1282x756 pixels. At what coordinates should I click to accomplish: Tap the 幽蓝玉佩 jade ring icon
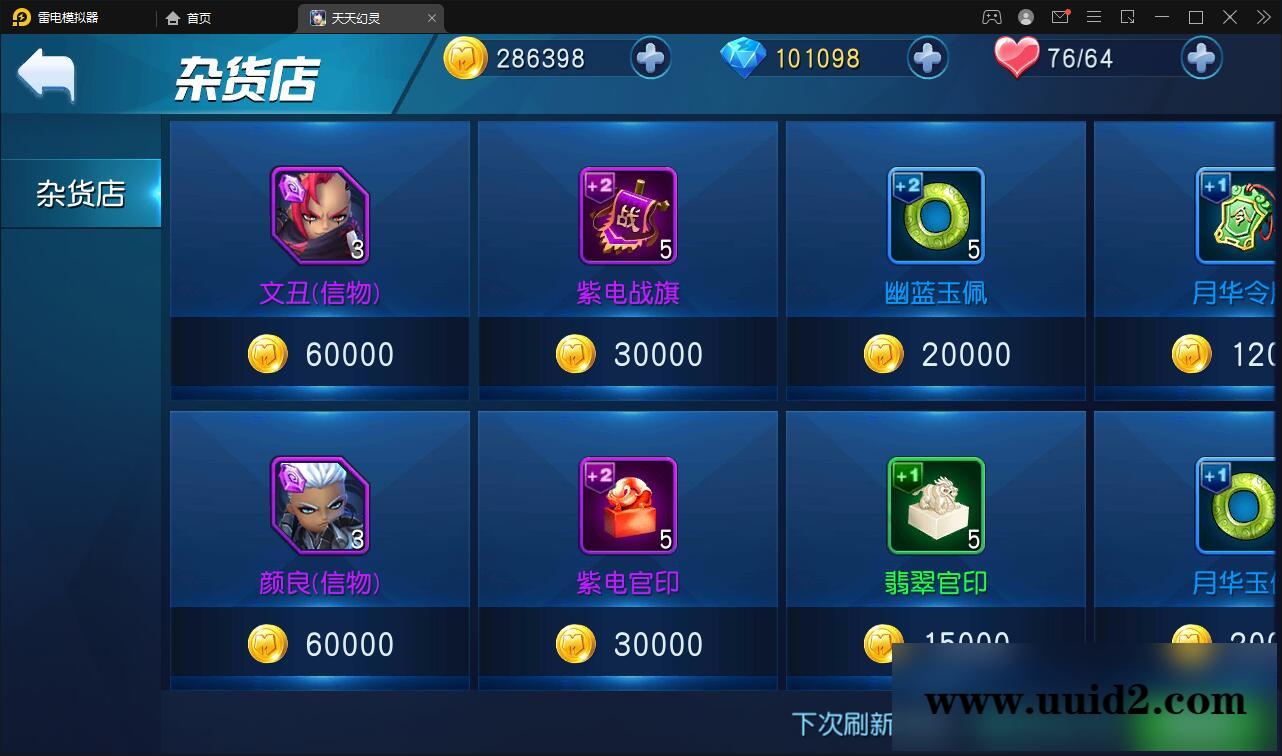(935, 213)
